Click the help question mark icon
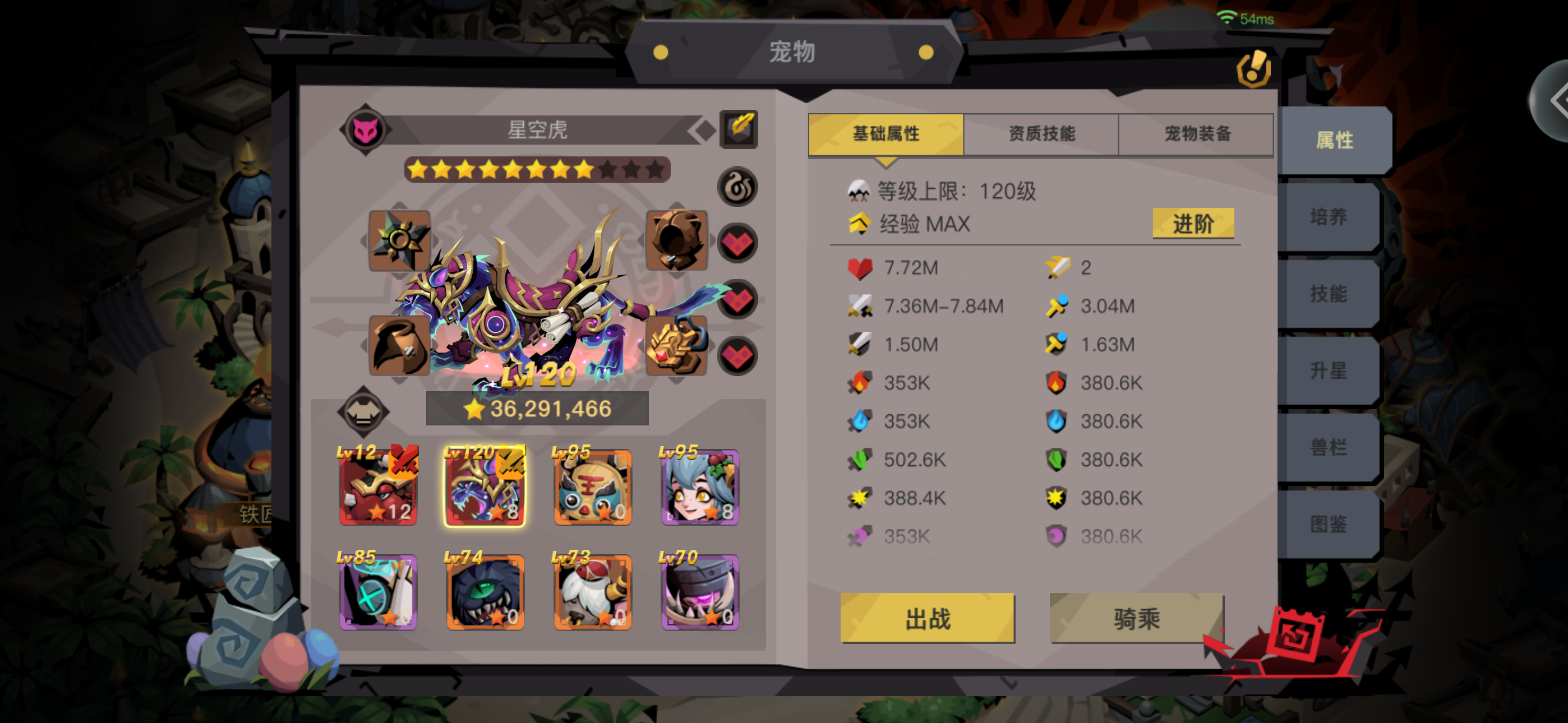 click(1254, 68)
